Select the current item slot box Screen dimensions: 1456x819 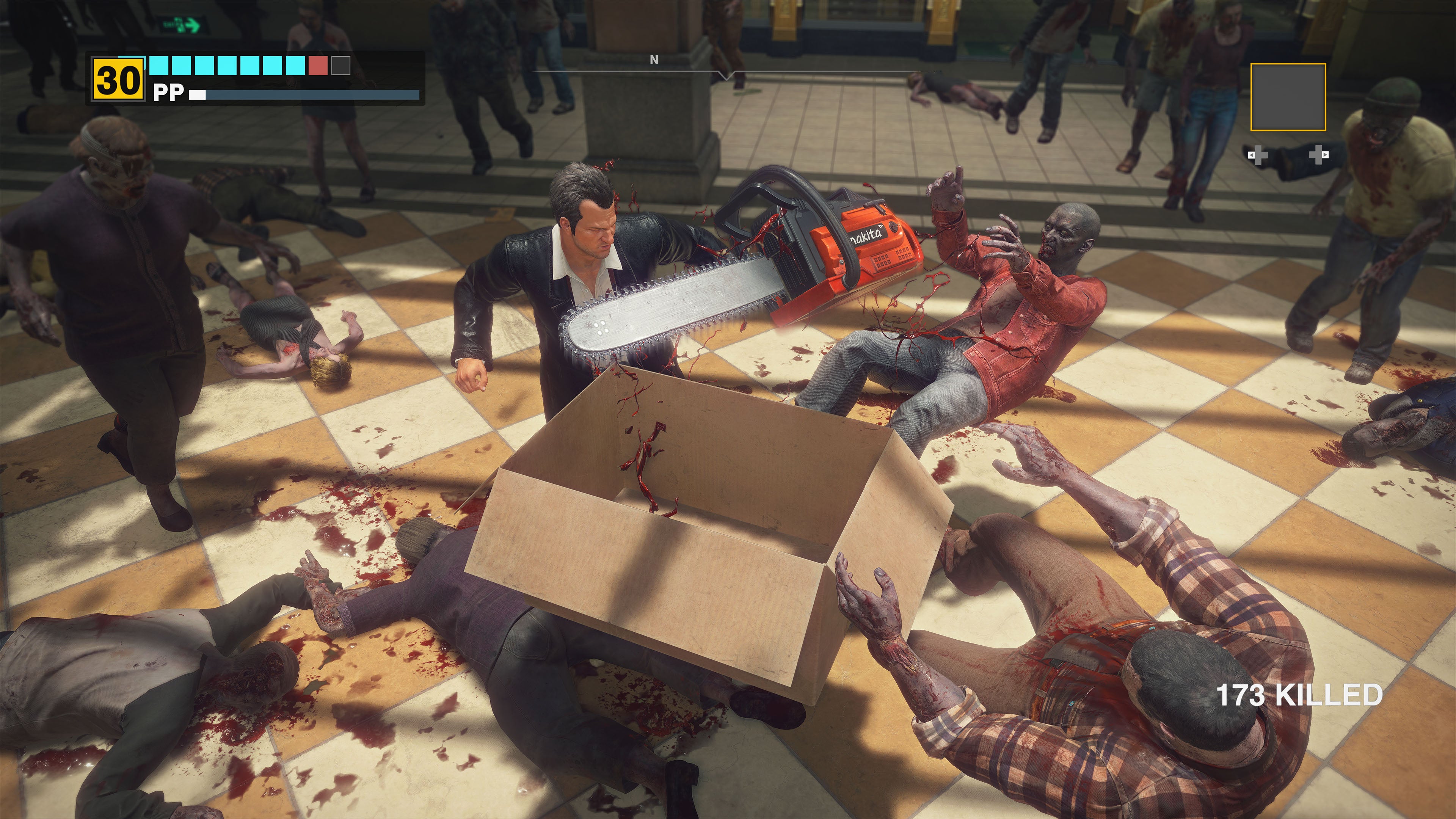tap(1288, 97)
